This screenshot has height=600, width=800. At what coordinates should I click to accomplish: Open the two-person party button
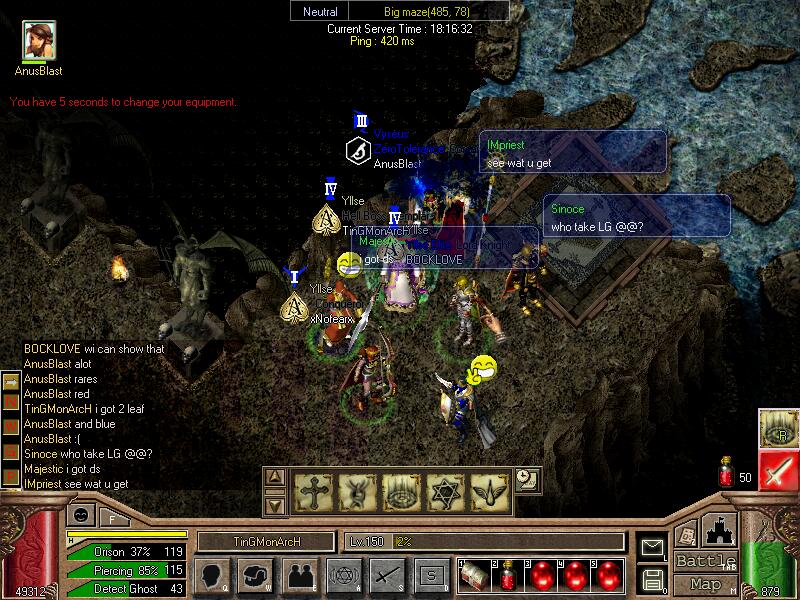(x=298, y=575)
